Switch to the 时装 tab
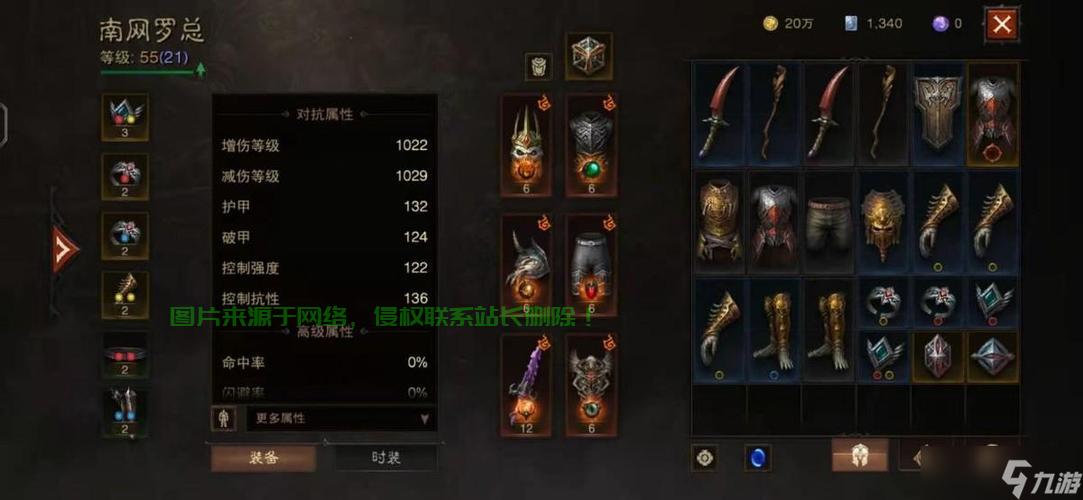The width and height of the screenshot is (1083, 500). (385, 458)
